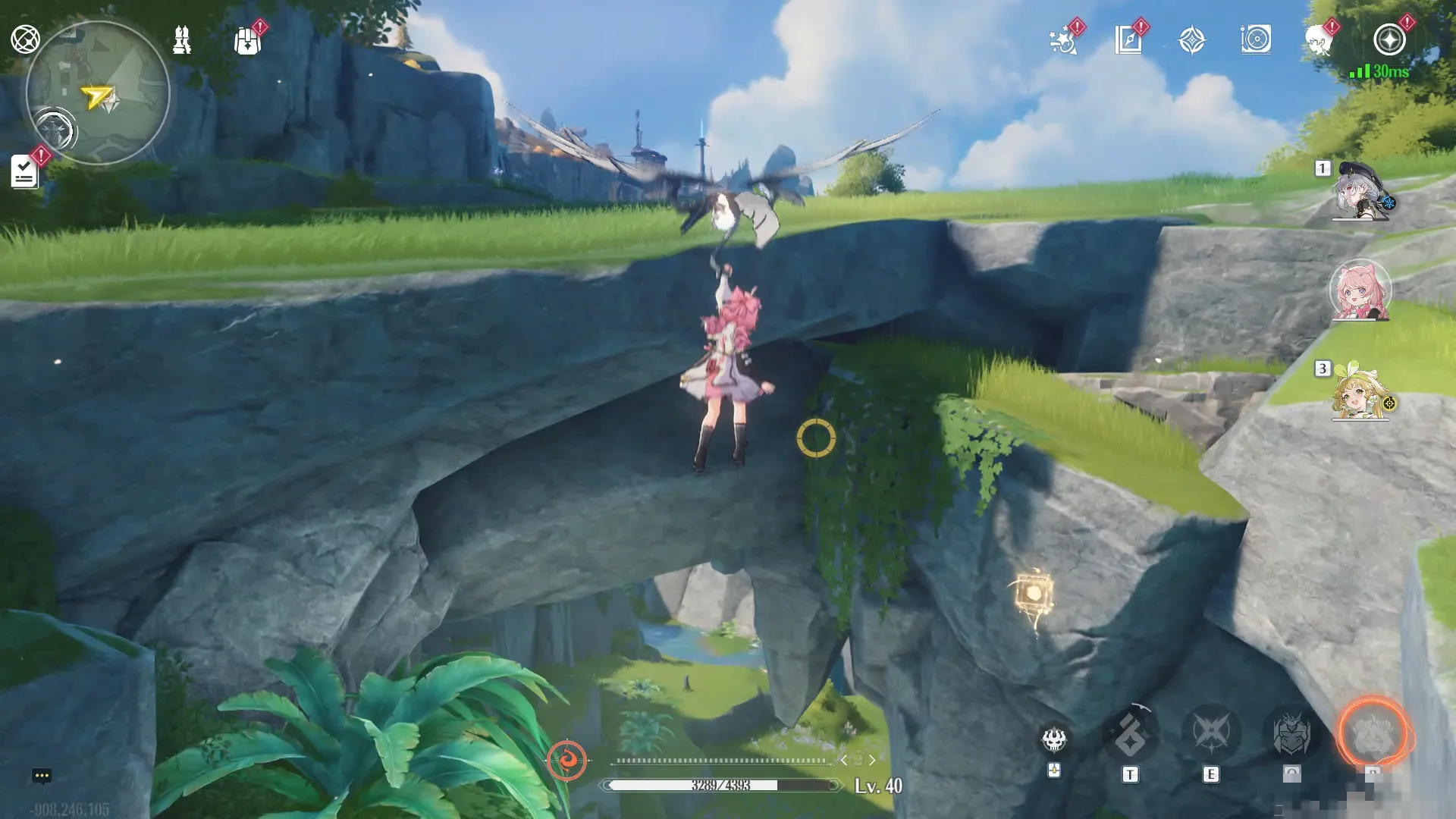Activate the grappling hook tool skill
This screenshot has width=1456, height=819.
coord(1130,734)
